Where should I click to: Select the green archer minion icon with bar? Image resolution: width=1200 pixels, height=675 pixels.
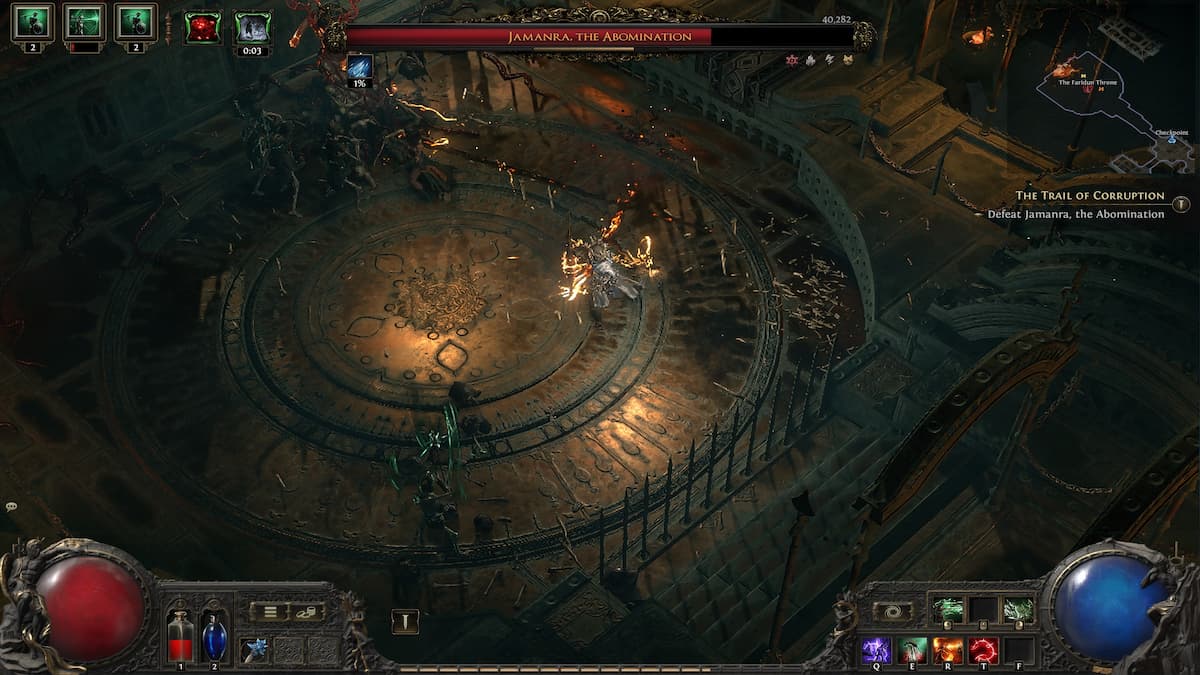coord(84,24)
